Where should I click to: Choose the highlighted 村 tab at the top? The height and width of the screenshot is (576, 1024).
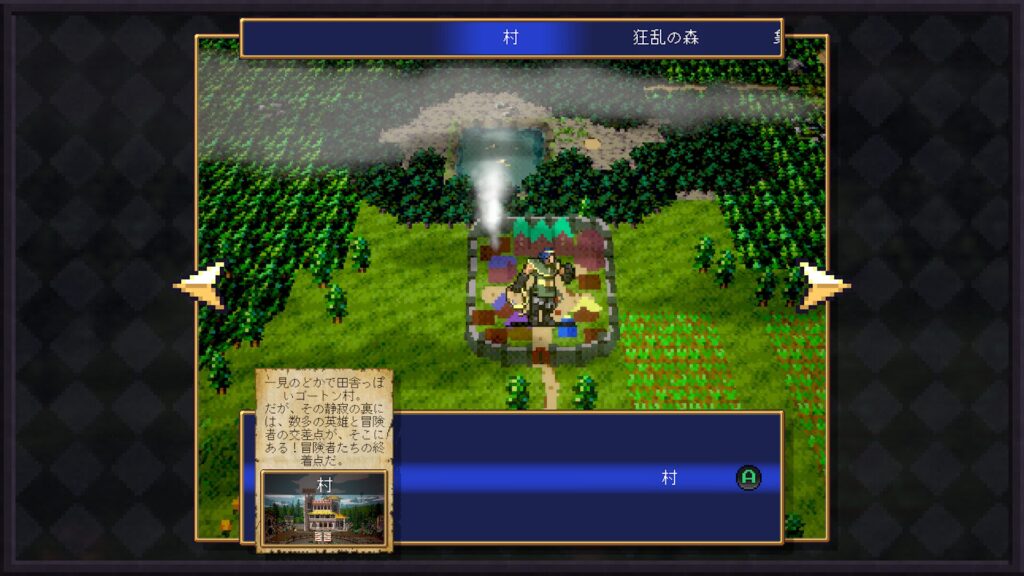click(510, 38)
